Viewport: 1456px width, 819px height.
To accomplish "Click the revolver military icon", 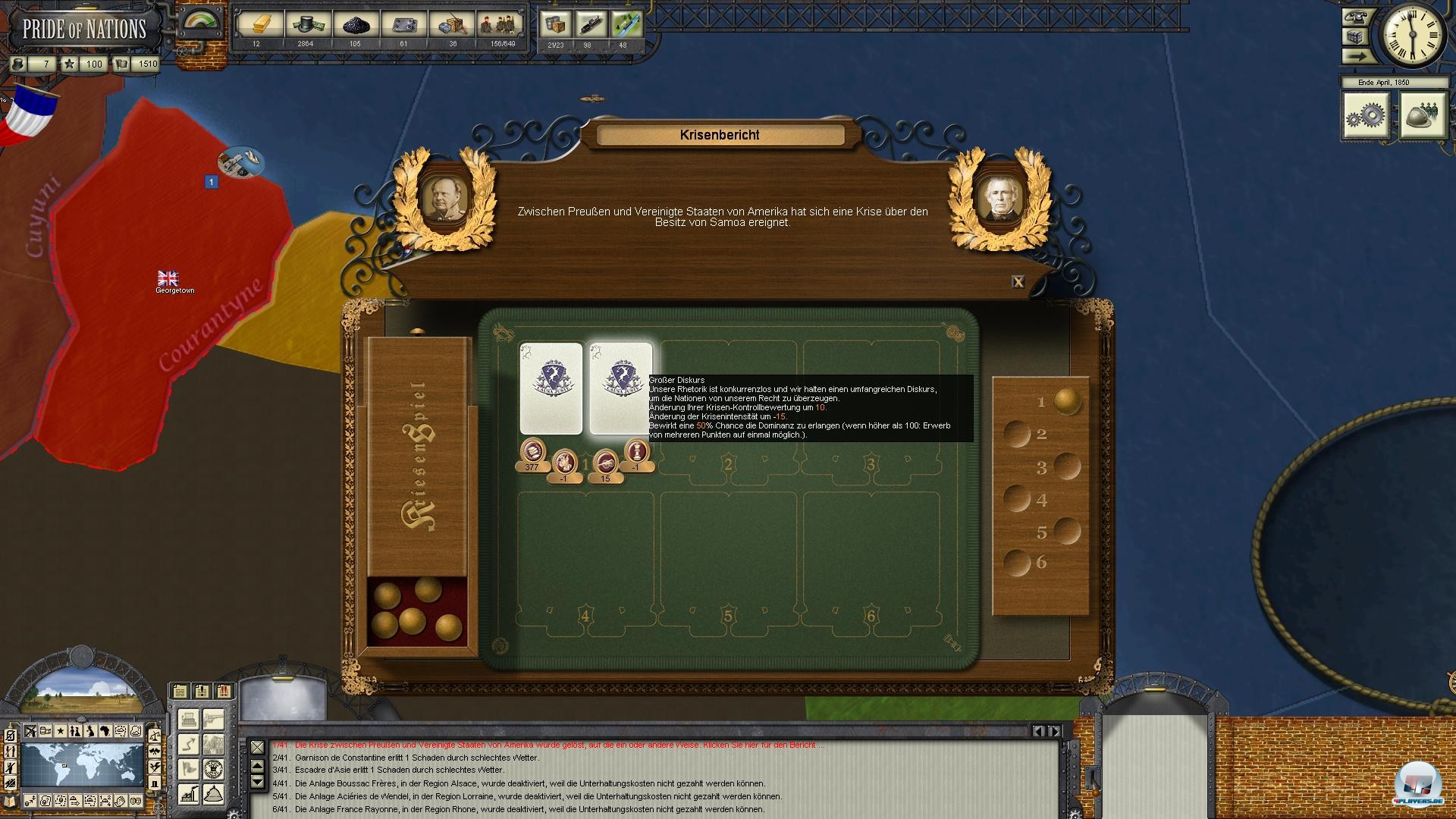I will click(214, 719).
